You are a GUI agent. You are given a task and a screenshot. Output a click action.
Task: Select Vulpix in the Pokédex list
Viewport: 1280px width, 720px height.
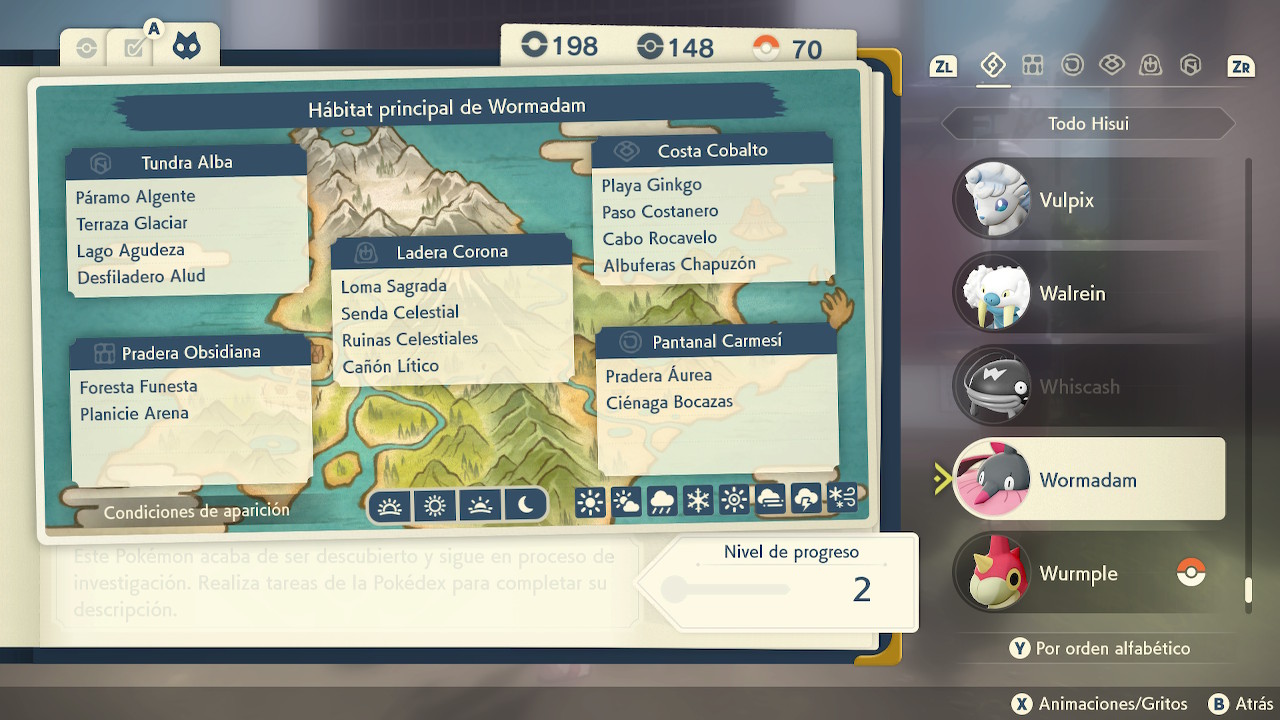click(x=1088, y=200)
